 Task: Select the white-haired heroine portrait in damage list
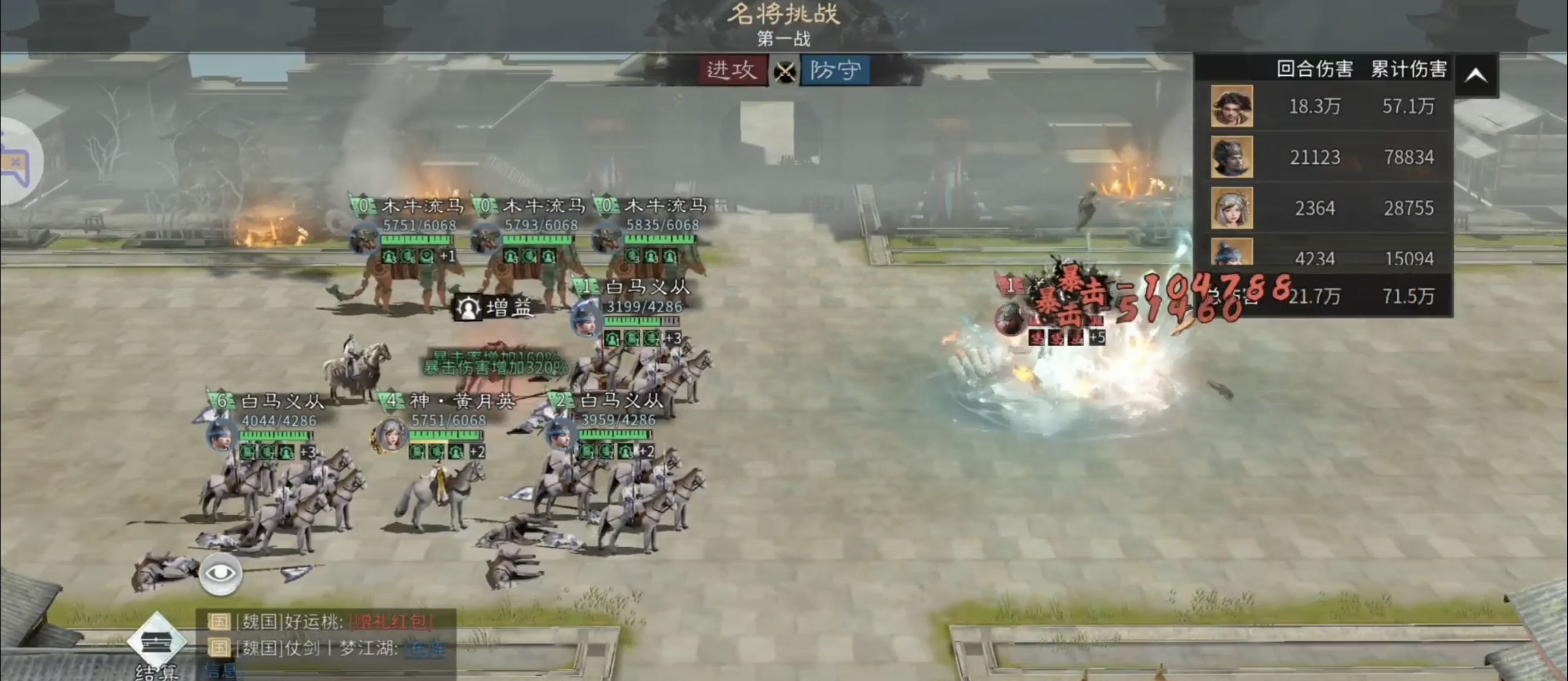point(1231,208)
